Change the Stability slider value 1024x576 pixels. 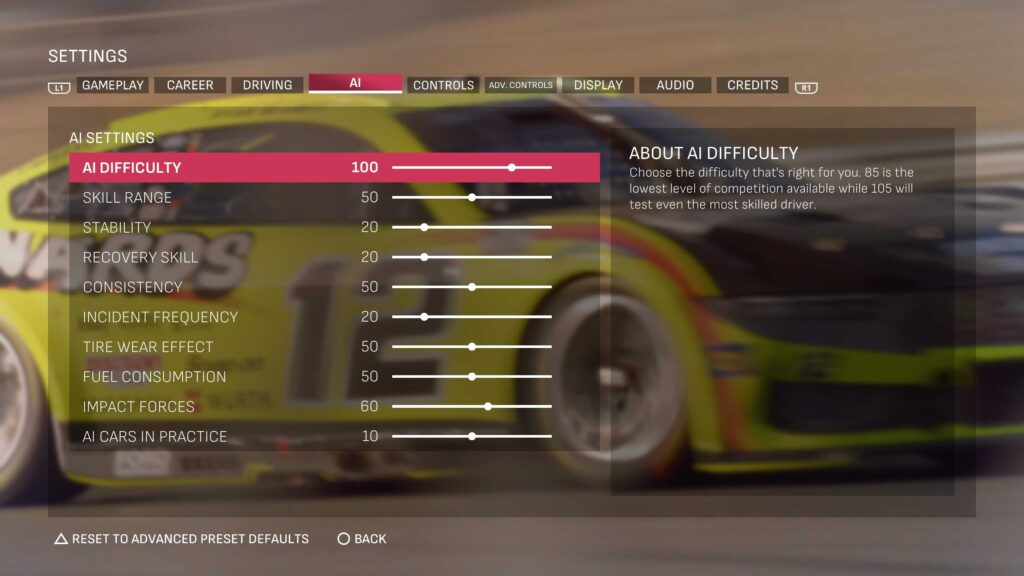point(424,227)
